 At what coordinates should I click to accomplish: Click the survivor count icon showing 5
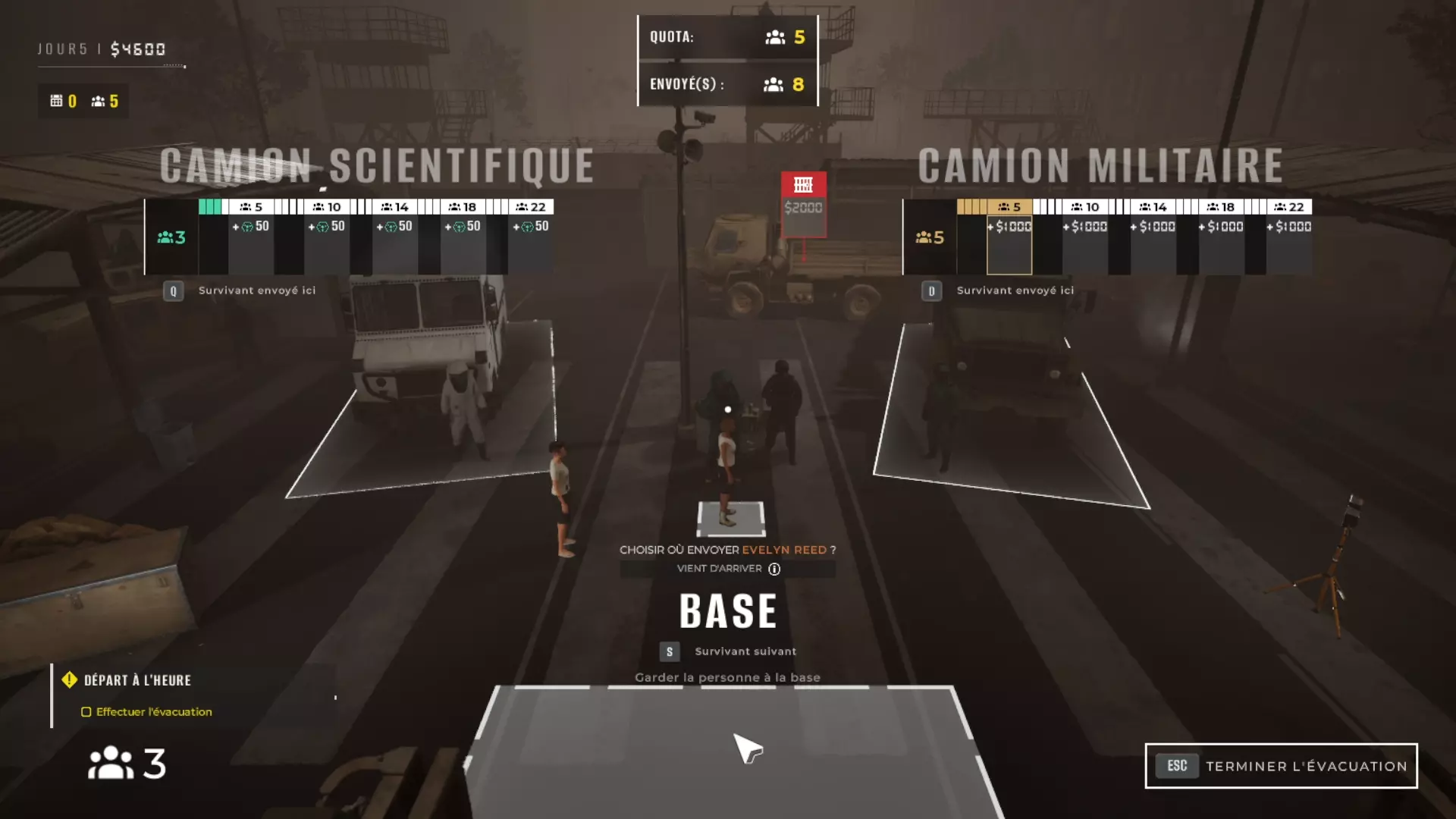click(x=97, y=100)
